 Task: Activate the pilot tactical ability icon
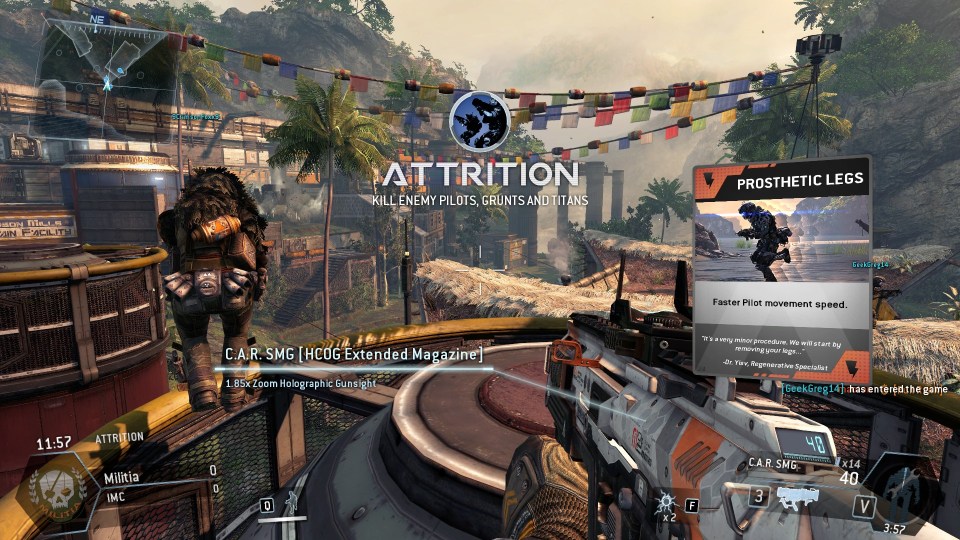(x=290, y=502)
